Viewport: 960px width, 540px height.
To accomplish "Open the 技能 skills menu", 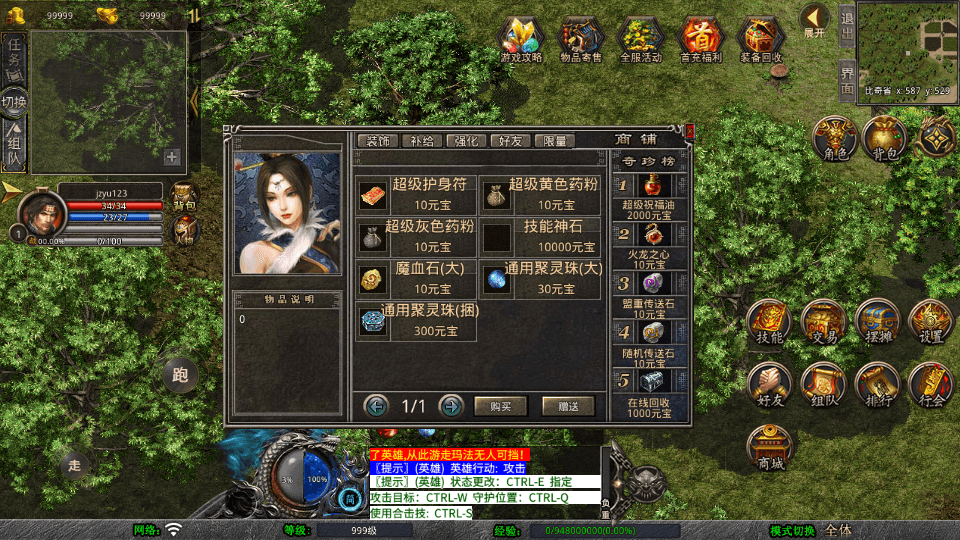I will (x=770, y=322).
